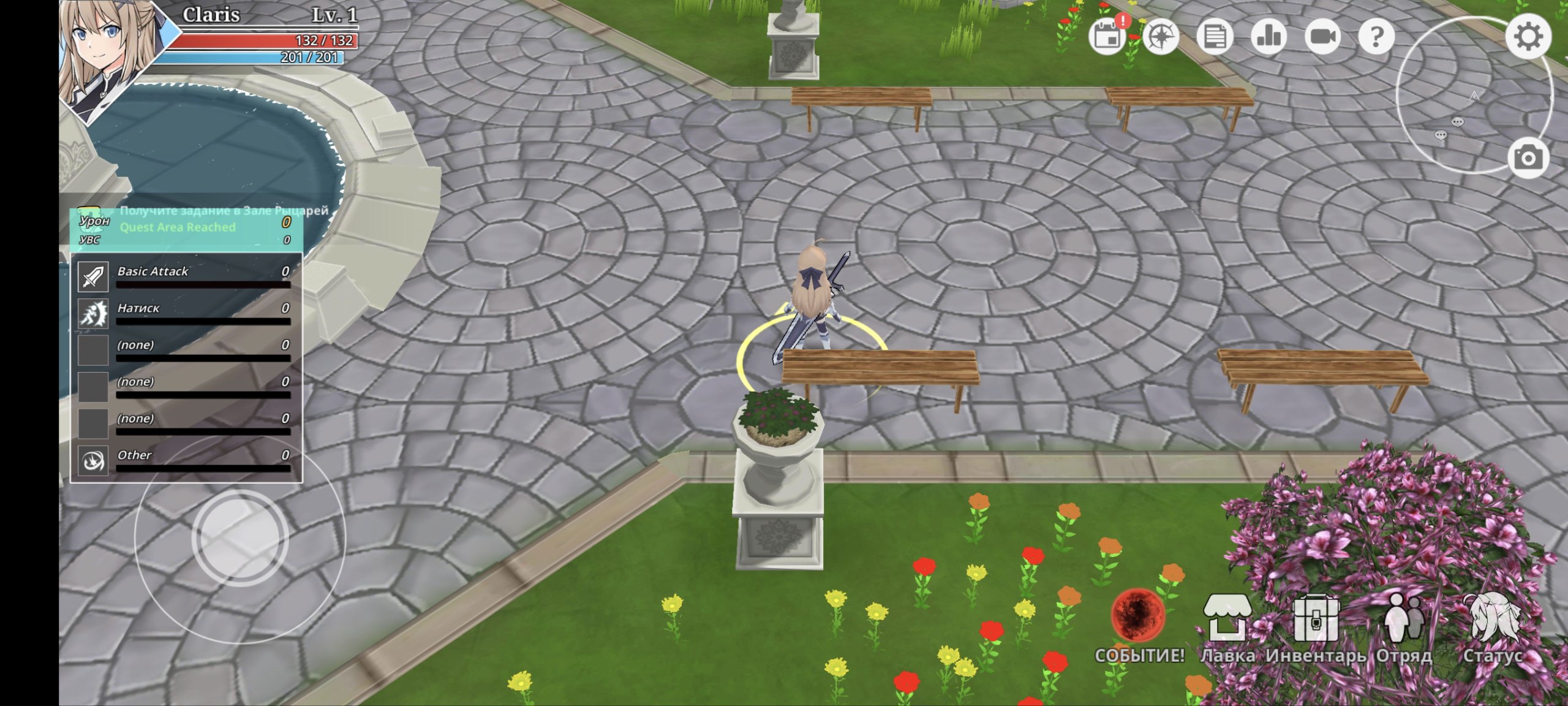The height and width of the screenshot is (706, 1568).
Task: Start video recording with the camcorder icon
Action: tap(1322, 37)
